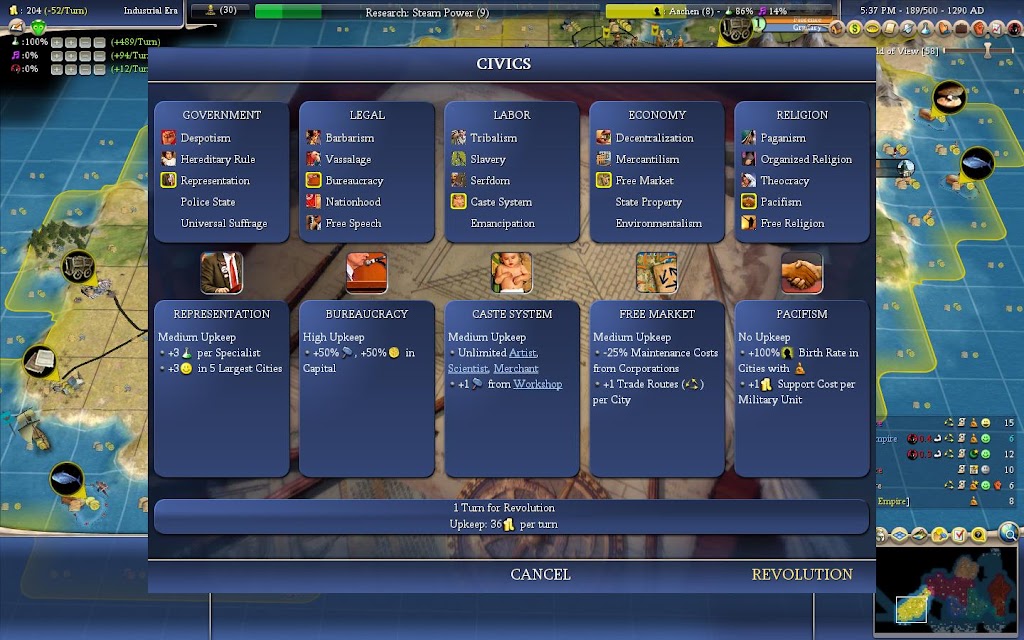Image resolution: width=1024 pixels, height=640 pixels.
Task: Choose Environmentalism civic
Action: (658, 223)
